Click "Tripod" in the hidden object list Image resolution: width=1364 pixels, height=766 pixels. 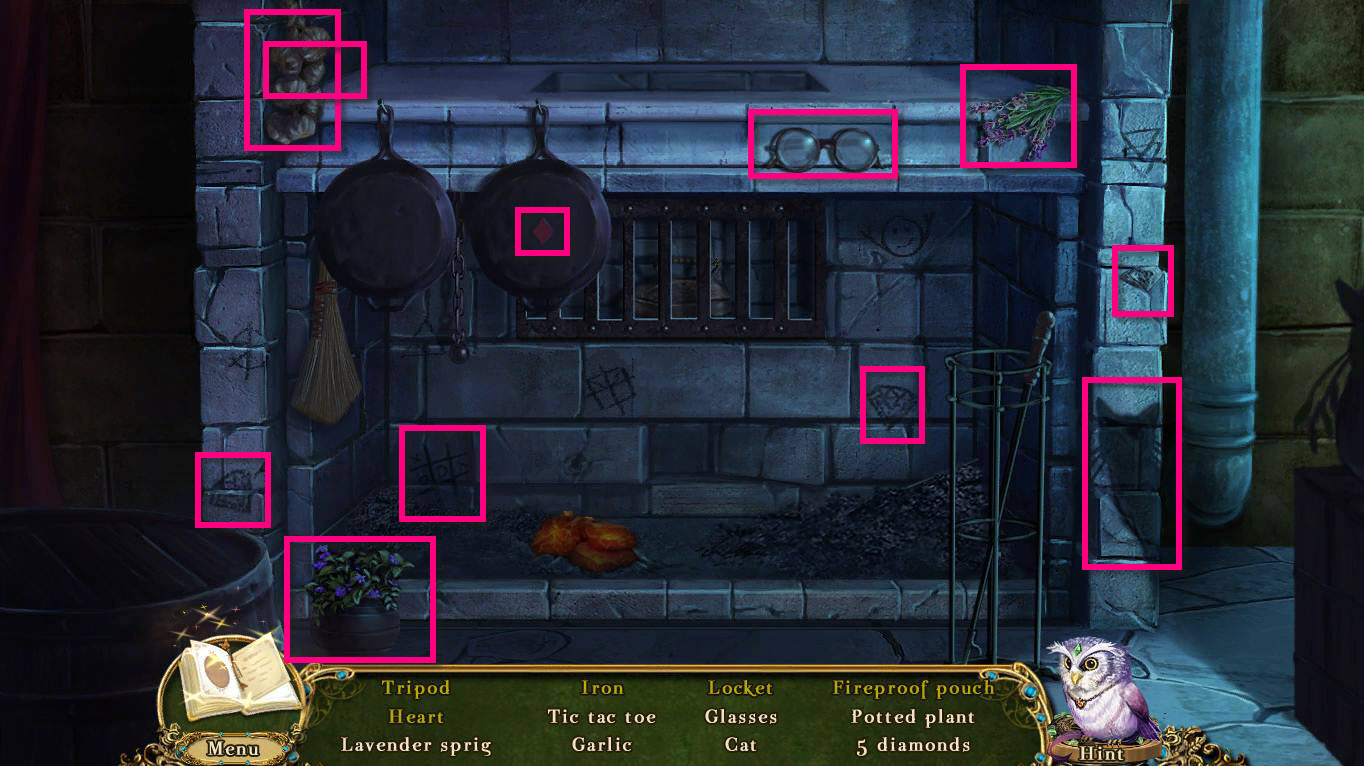point(415,688)
